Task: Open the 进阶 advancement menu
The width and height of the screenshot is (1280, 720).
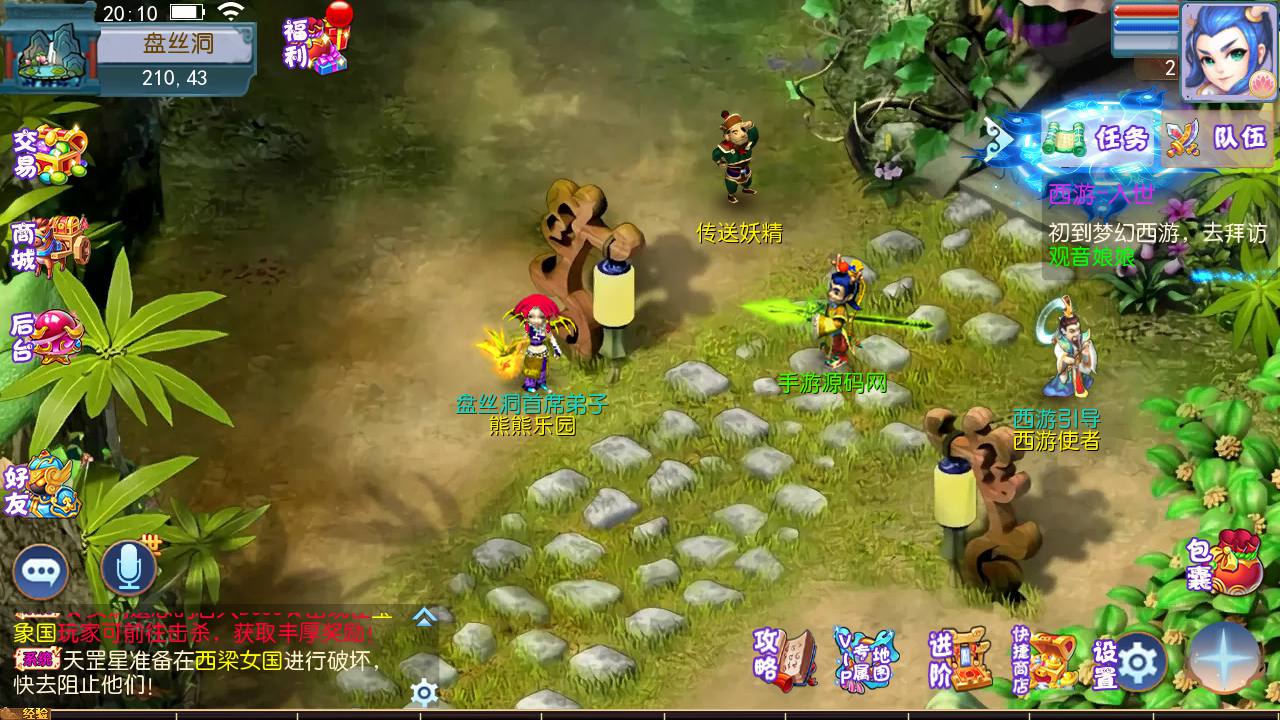Action: pos(958,658)
